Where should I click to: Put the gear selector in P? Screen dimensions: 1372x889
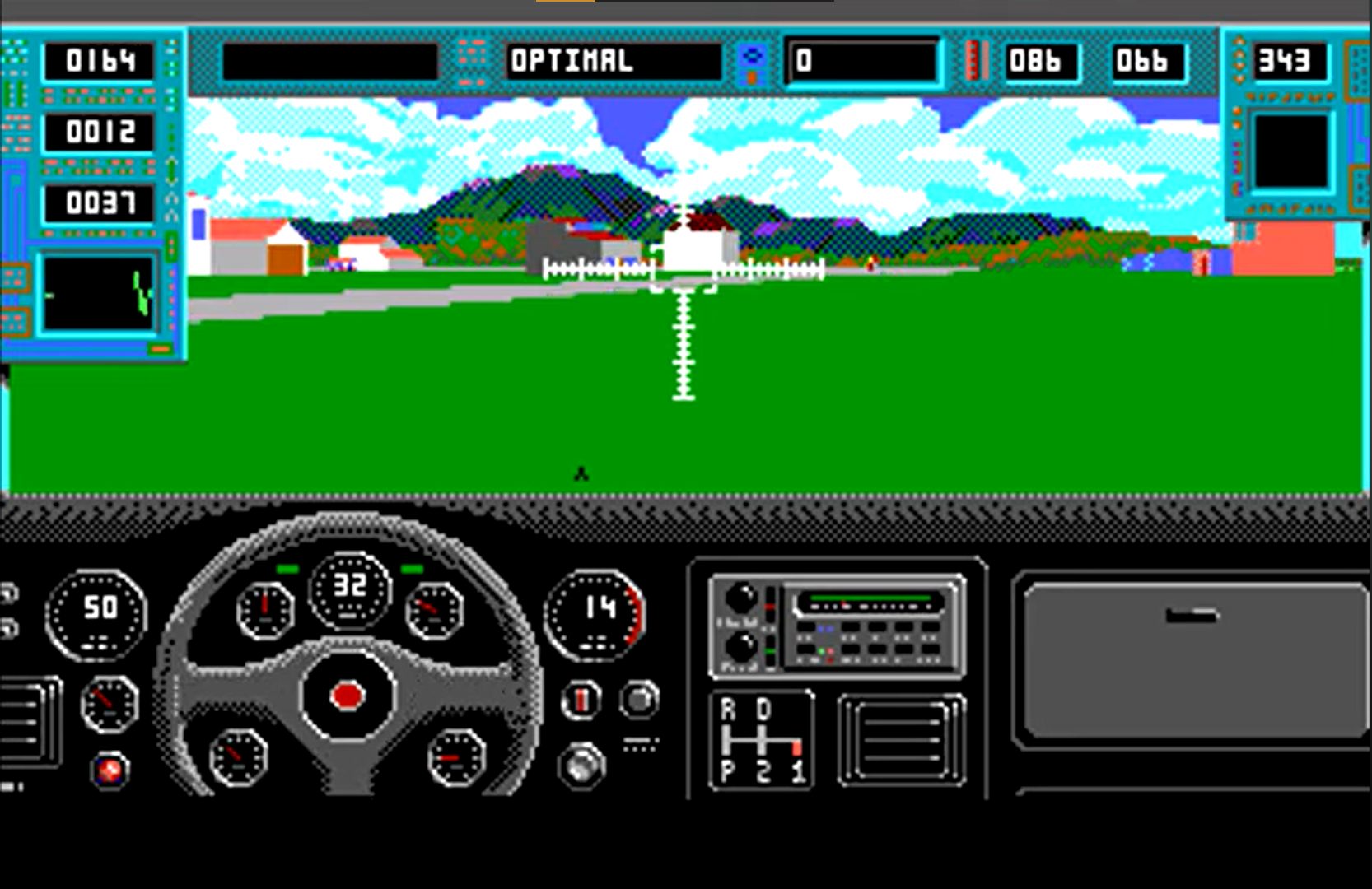pos(727,771)
